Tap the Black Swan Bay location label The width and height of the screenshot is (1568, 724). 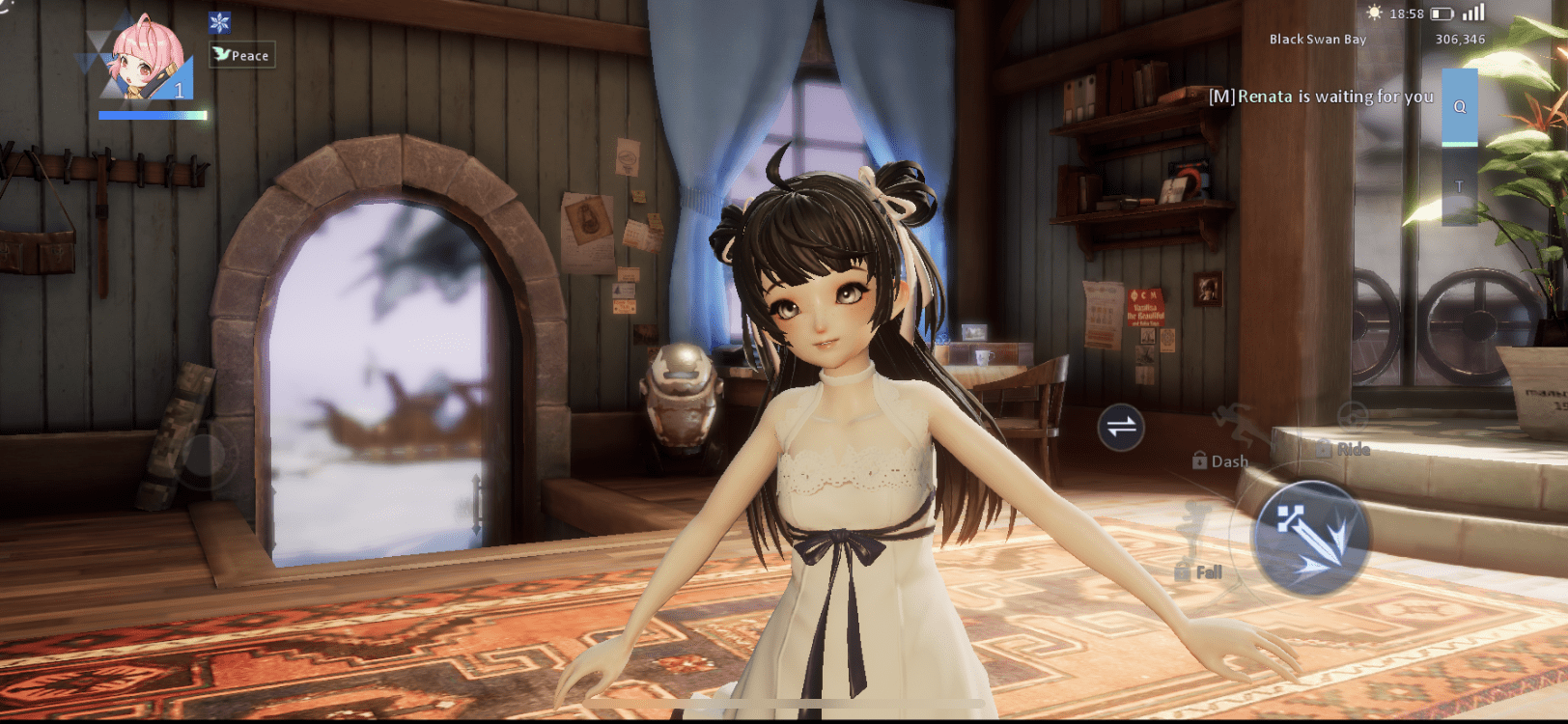pos(1316,40)
